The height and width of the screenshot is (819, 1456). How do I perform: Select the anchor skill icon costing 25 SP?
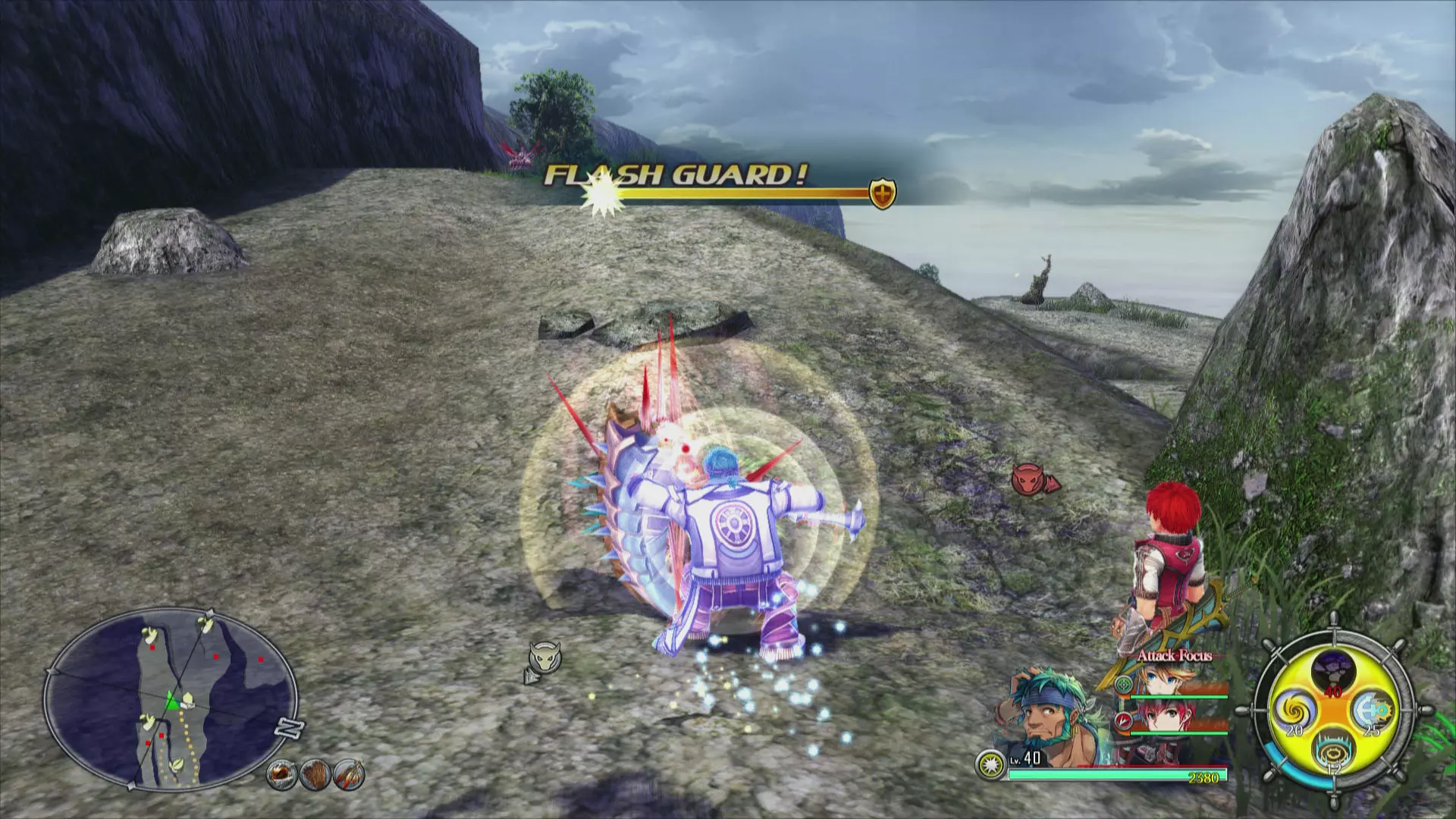pos(1373,711)
